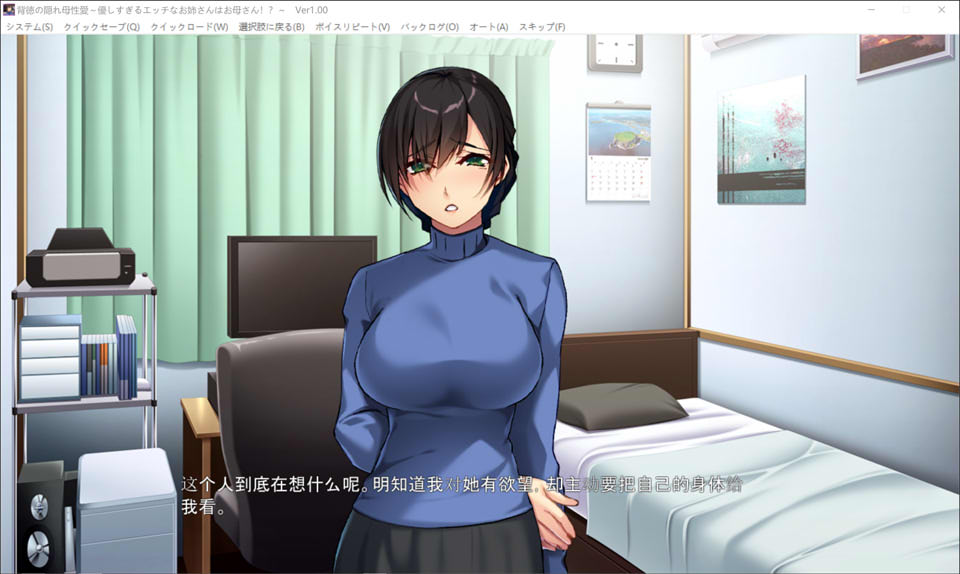The width and height of the screenshot is (960, 574).
Task: Choose 選択肢に戻る(B) in the menu bar
Action: [271, 27]
